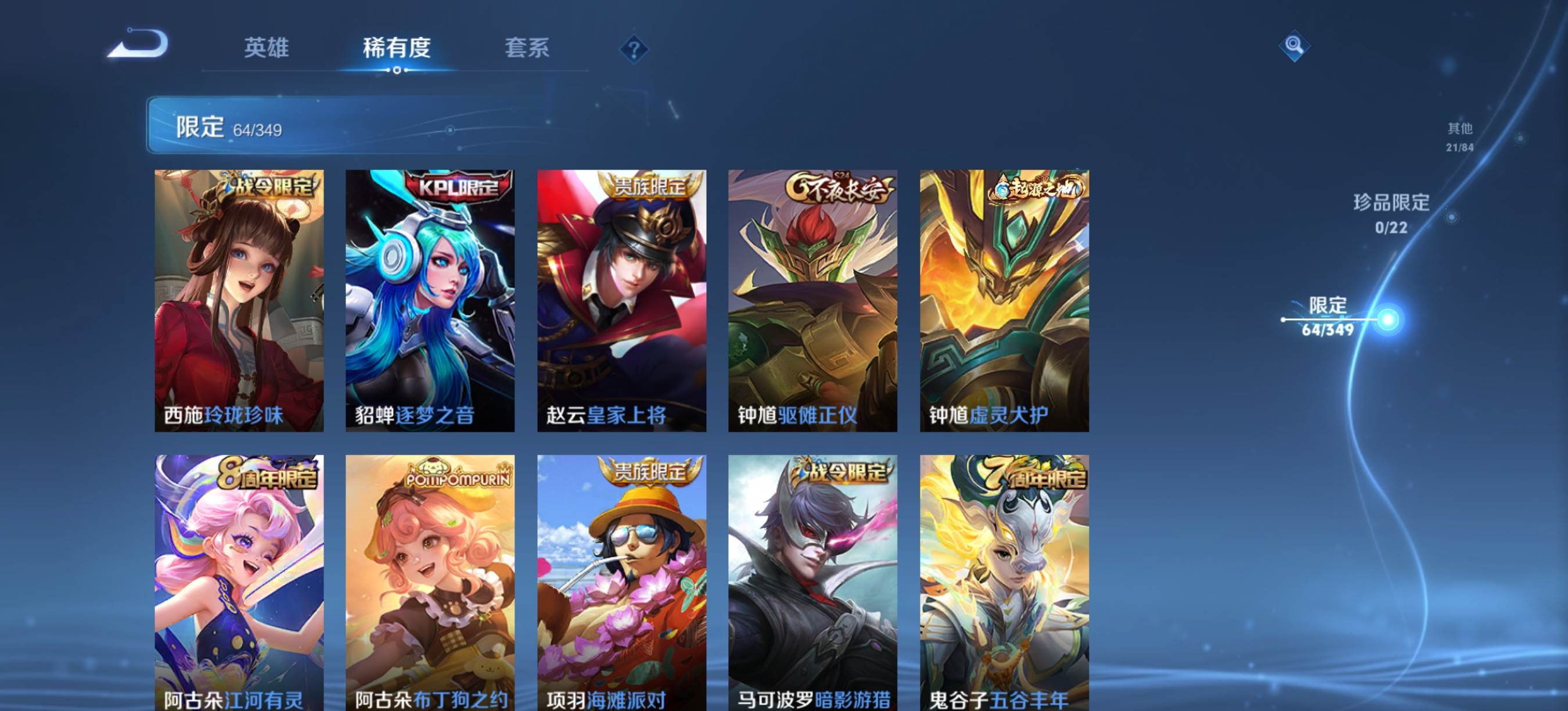Screen dimensions: 1568x711
Task: Select the 稀有度 tab
Action: pyautogui.click(x=397, y=48)
